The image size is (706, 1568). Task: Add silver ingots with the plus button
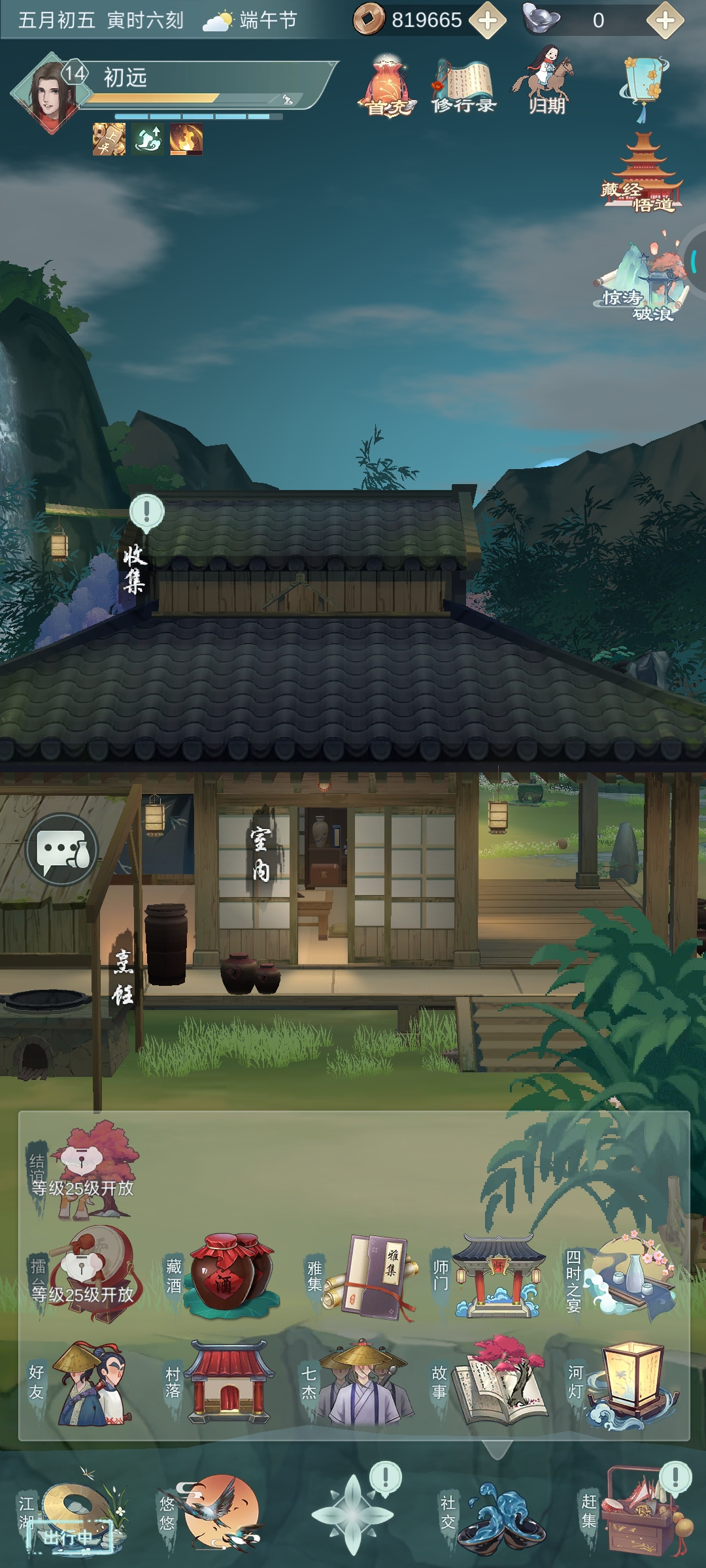(665, 21)
